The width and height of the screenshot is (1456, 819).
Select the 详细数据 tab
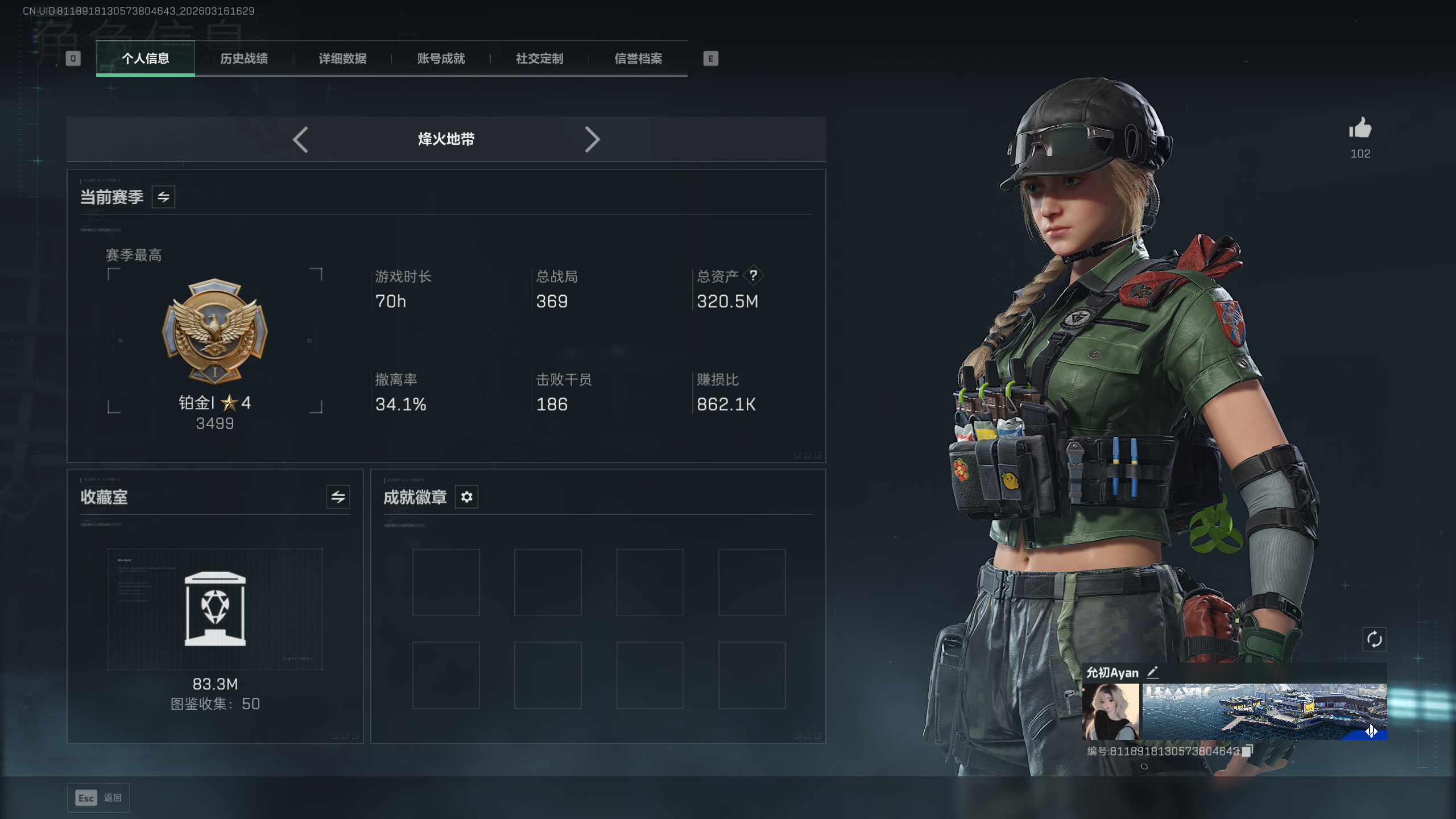342,59
